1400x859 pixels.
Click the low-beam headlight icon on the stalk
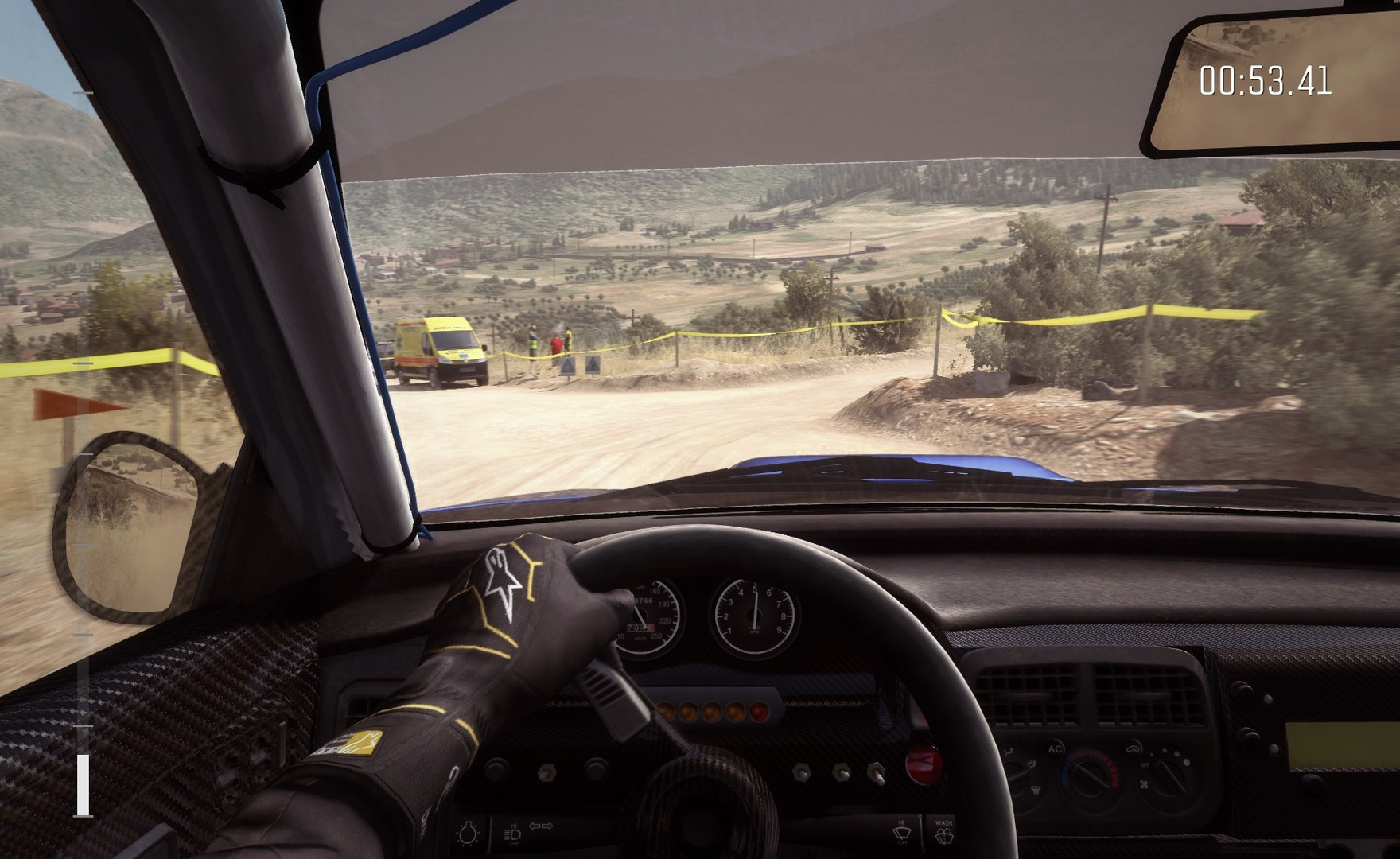513,834
